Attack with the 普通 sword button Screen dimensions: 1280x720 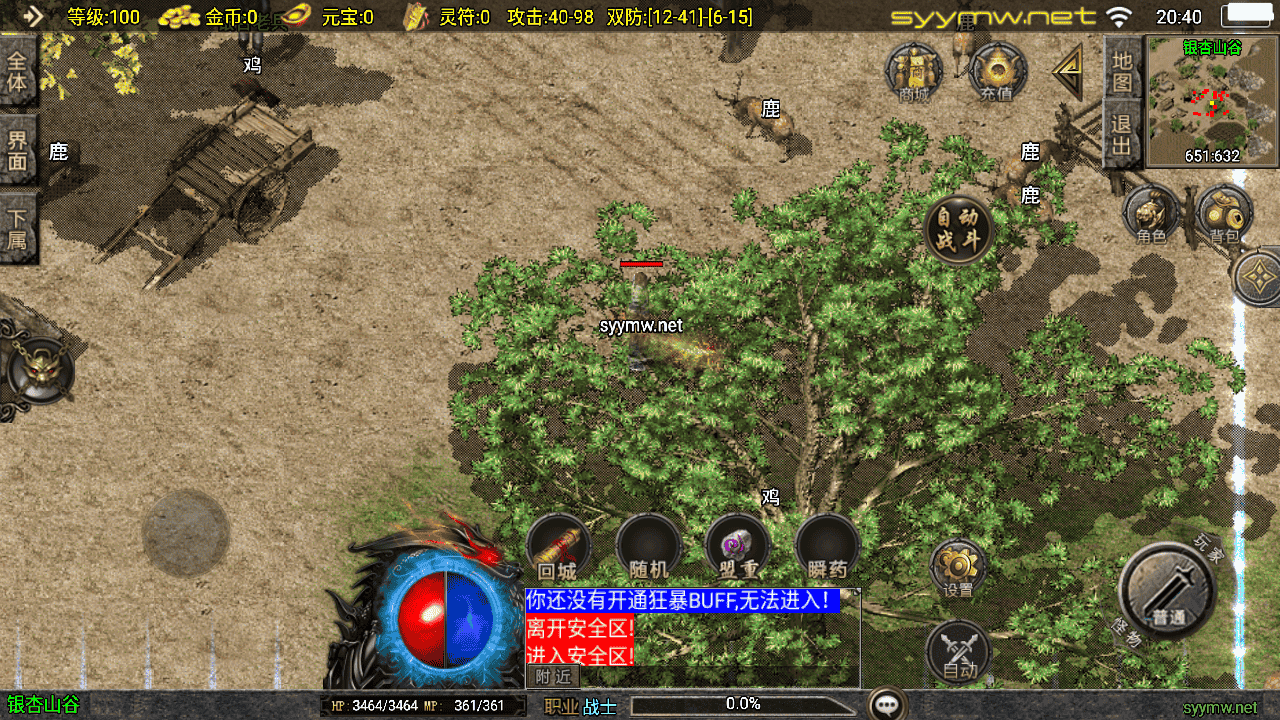point(1167,590)
